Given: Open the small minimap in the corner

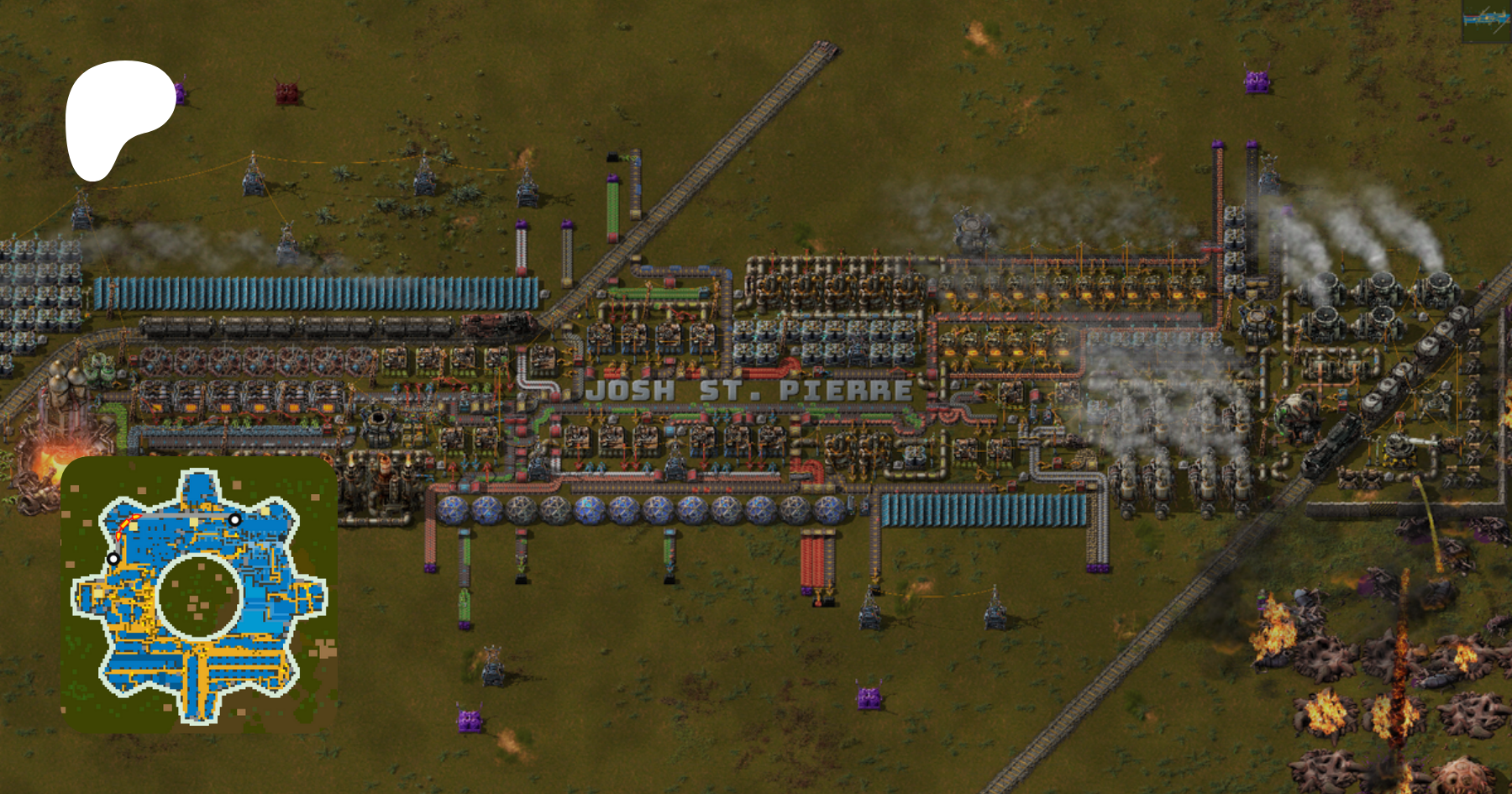Looking at the screenshot, I should pyautogui.click(x=1485, y=22).
